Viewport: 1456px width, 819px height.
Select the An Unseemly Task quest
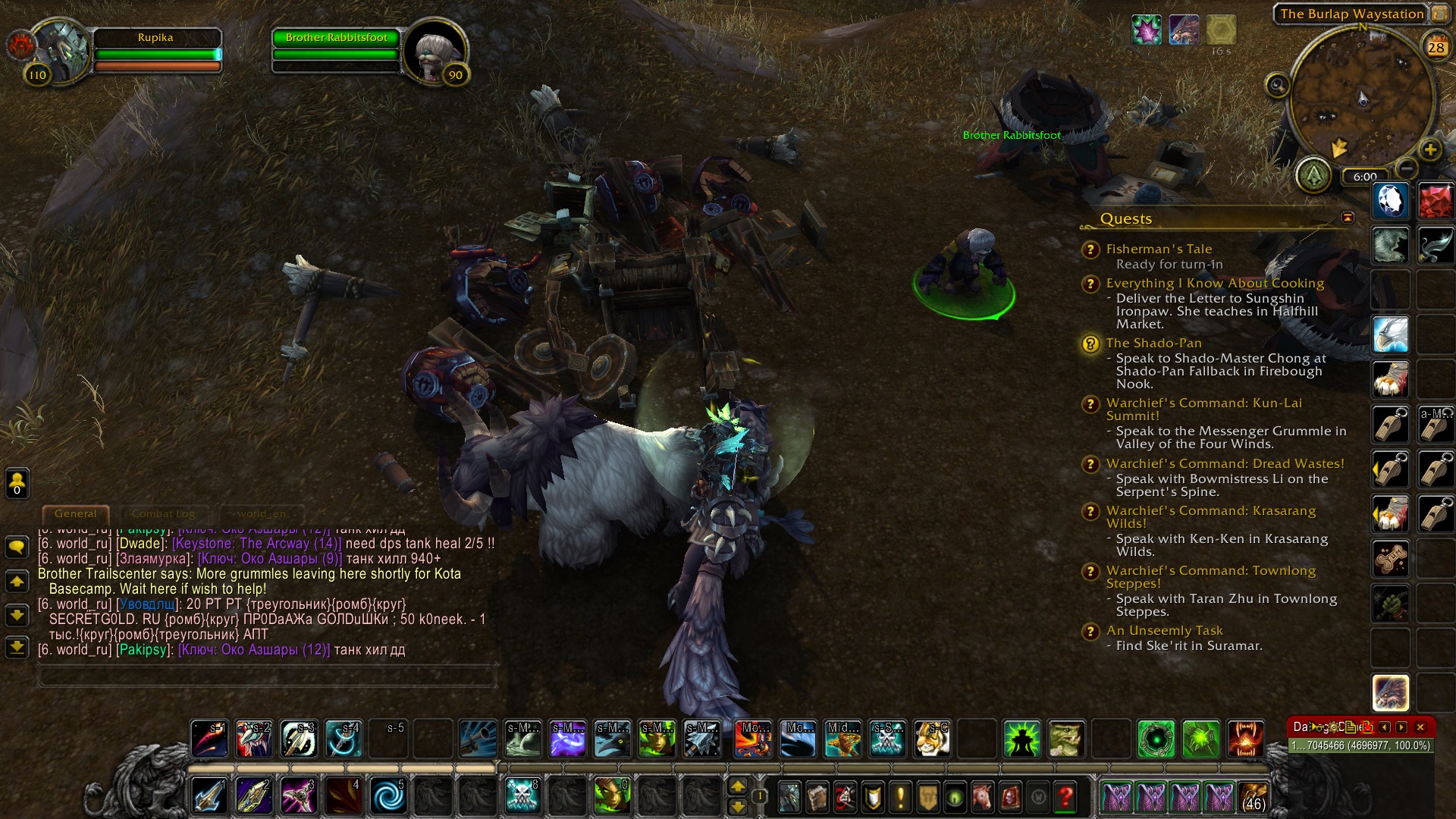1164,631
